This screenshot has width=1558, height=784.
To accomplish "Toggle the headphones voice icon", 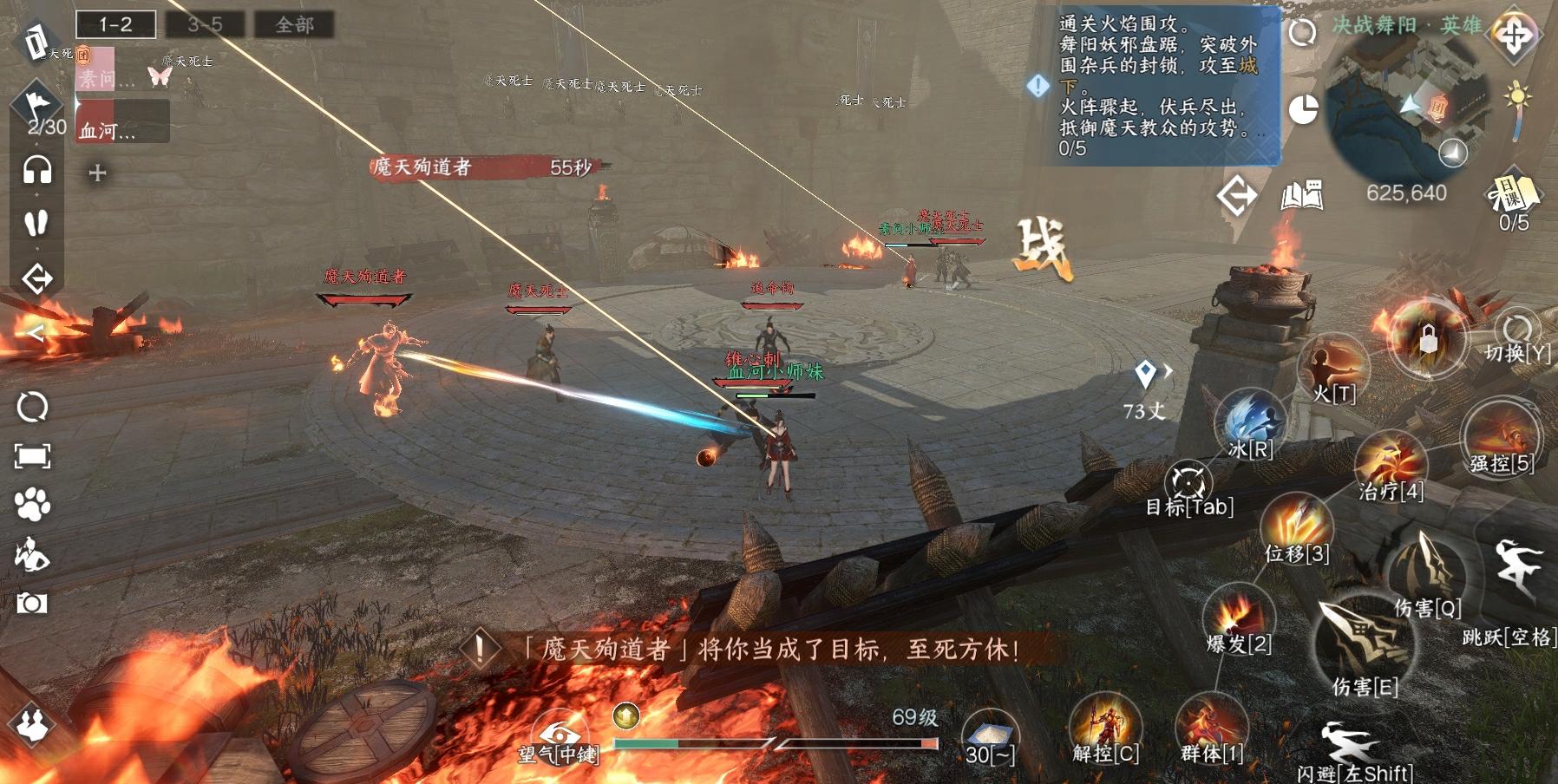I will pos(36,170).
